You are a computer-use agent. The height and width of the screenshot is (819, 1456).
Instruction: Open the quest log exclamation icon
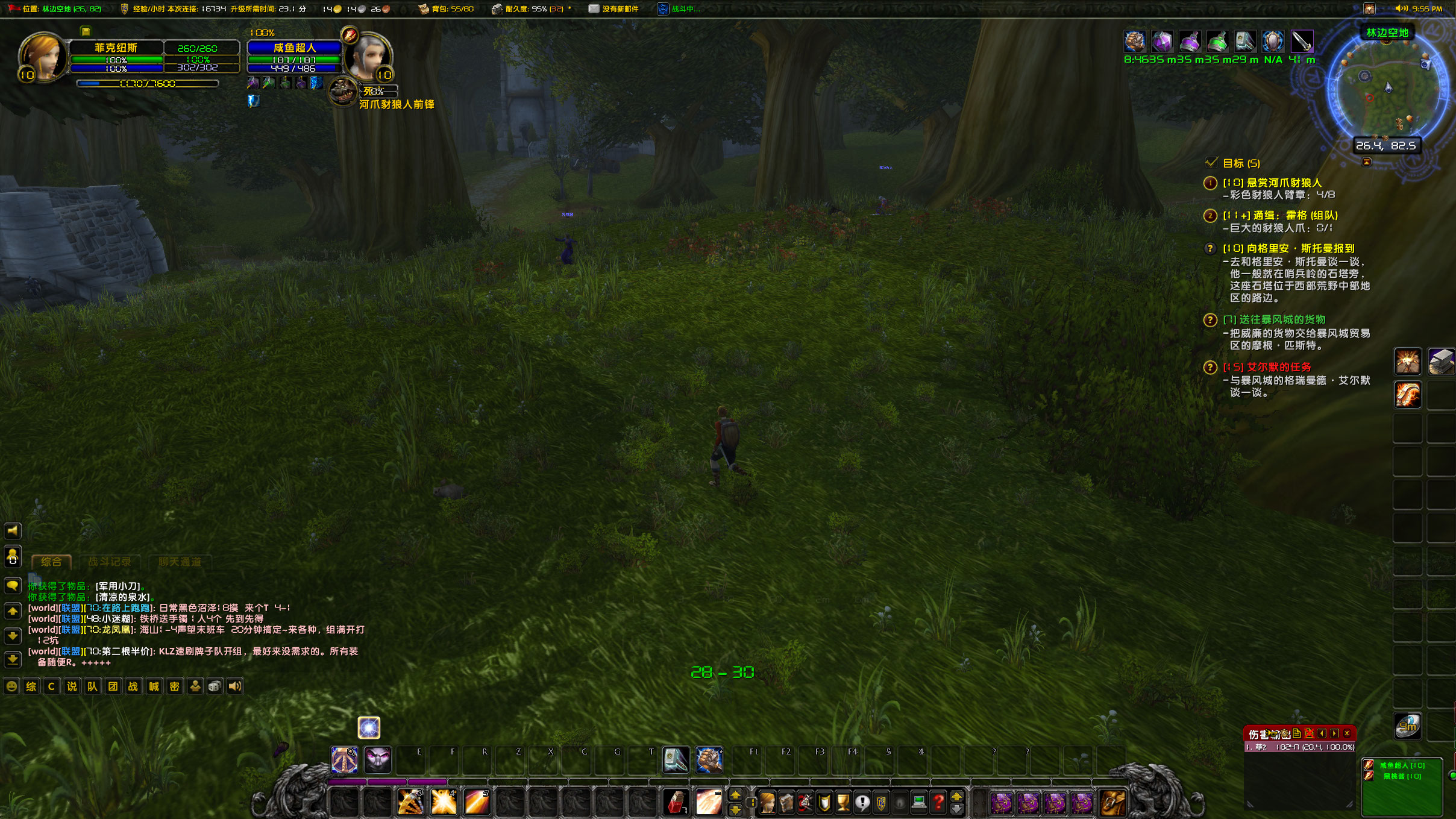click(x=863, y=804)
